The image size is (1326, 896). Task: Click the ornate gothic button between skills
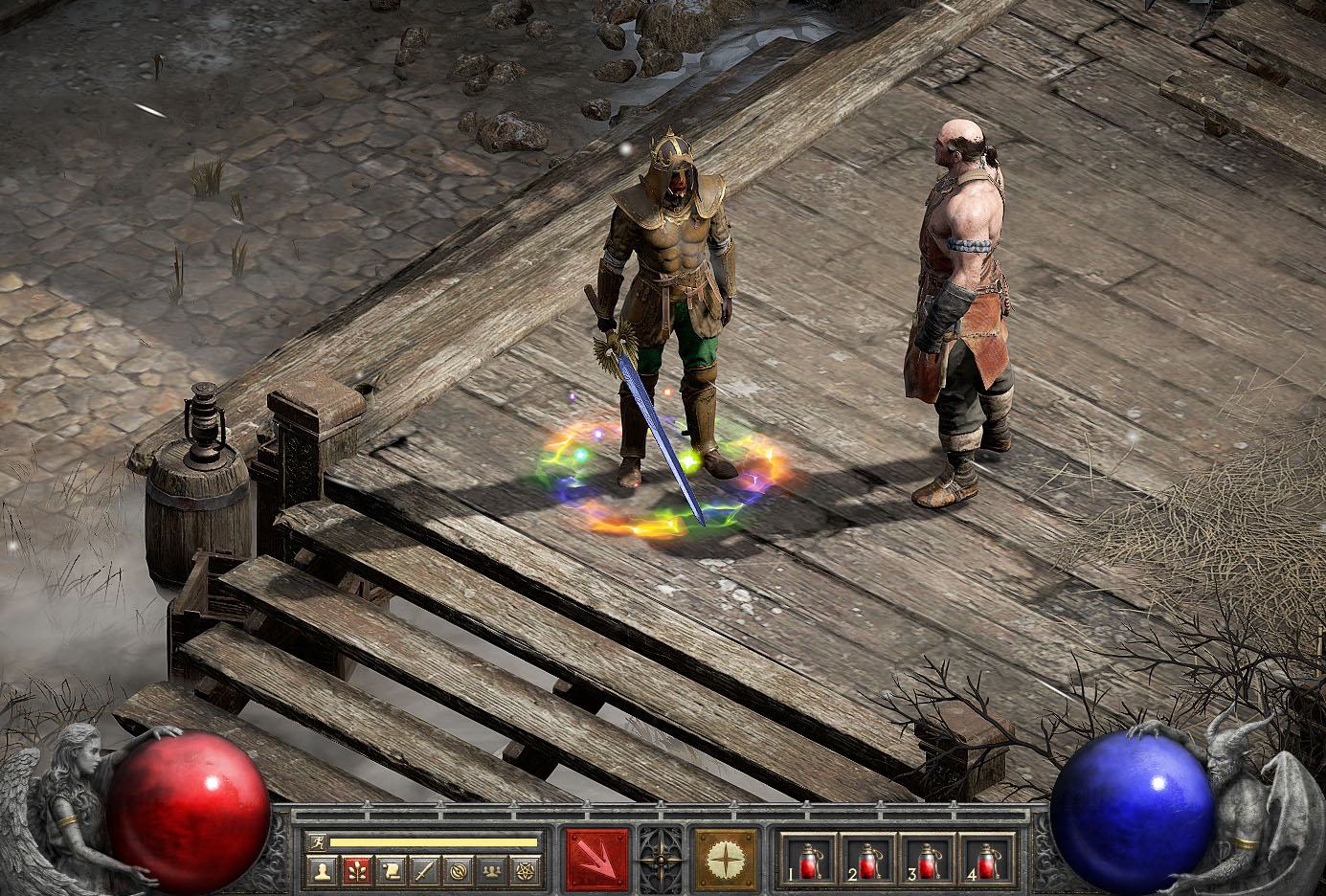(x=662, y=859)
